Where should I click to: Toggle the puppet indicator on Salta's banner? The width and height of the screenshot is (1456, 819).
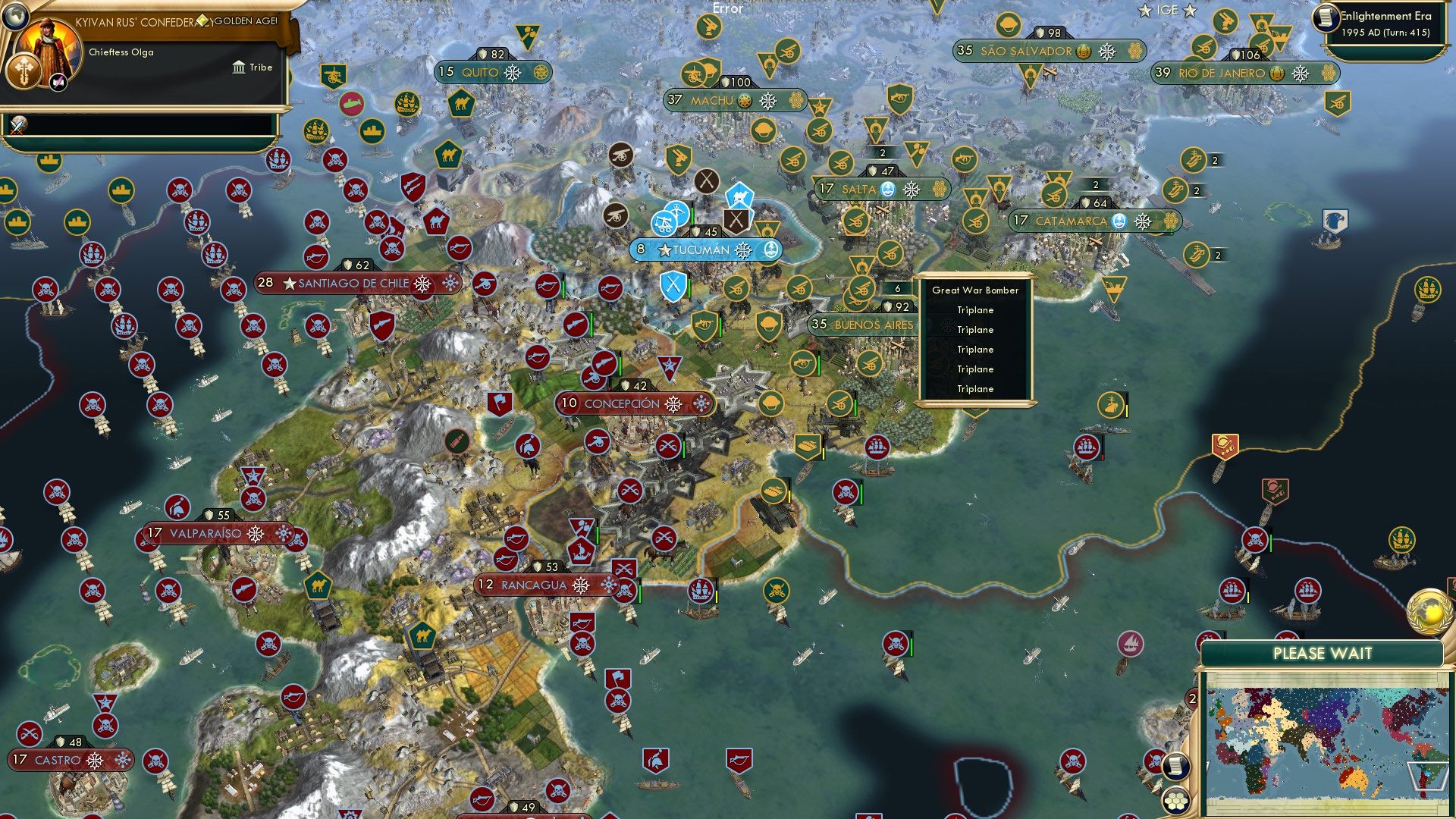pos(888,190)
